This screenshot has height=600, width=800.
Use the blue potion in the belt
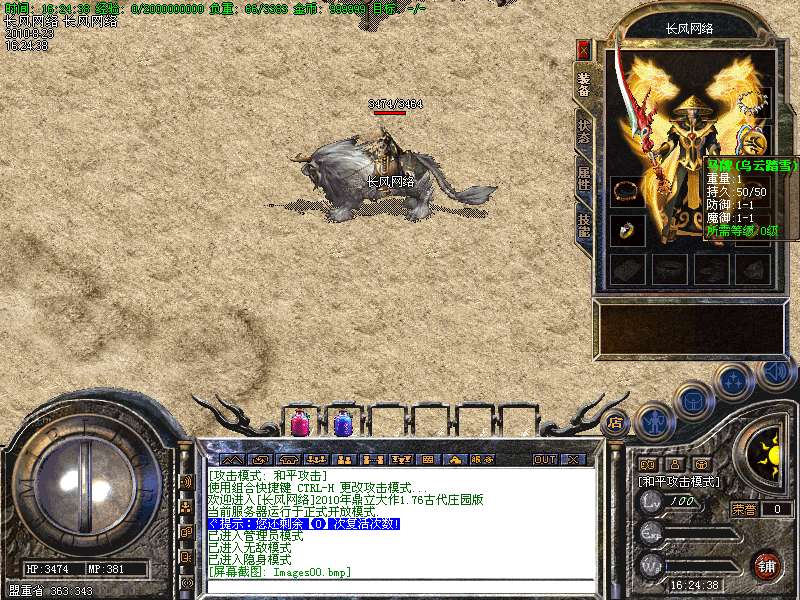pyautogui.click(x=342, y=422)
